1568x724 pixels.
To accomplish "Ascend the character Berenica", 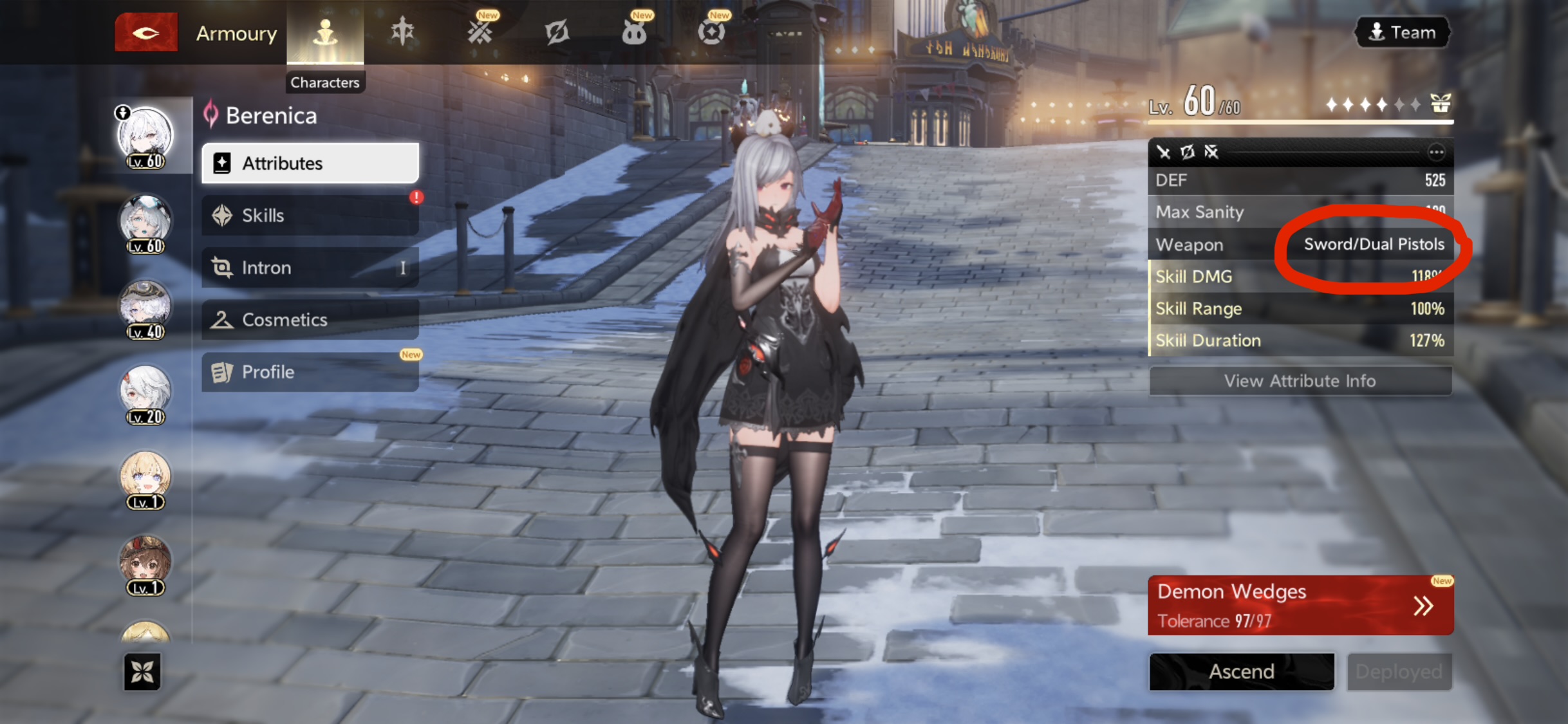I will pyautogui.click(x=1241, y=672).
